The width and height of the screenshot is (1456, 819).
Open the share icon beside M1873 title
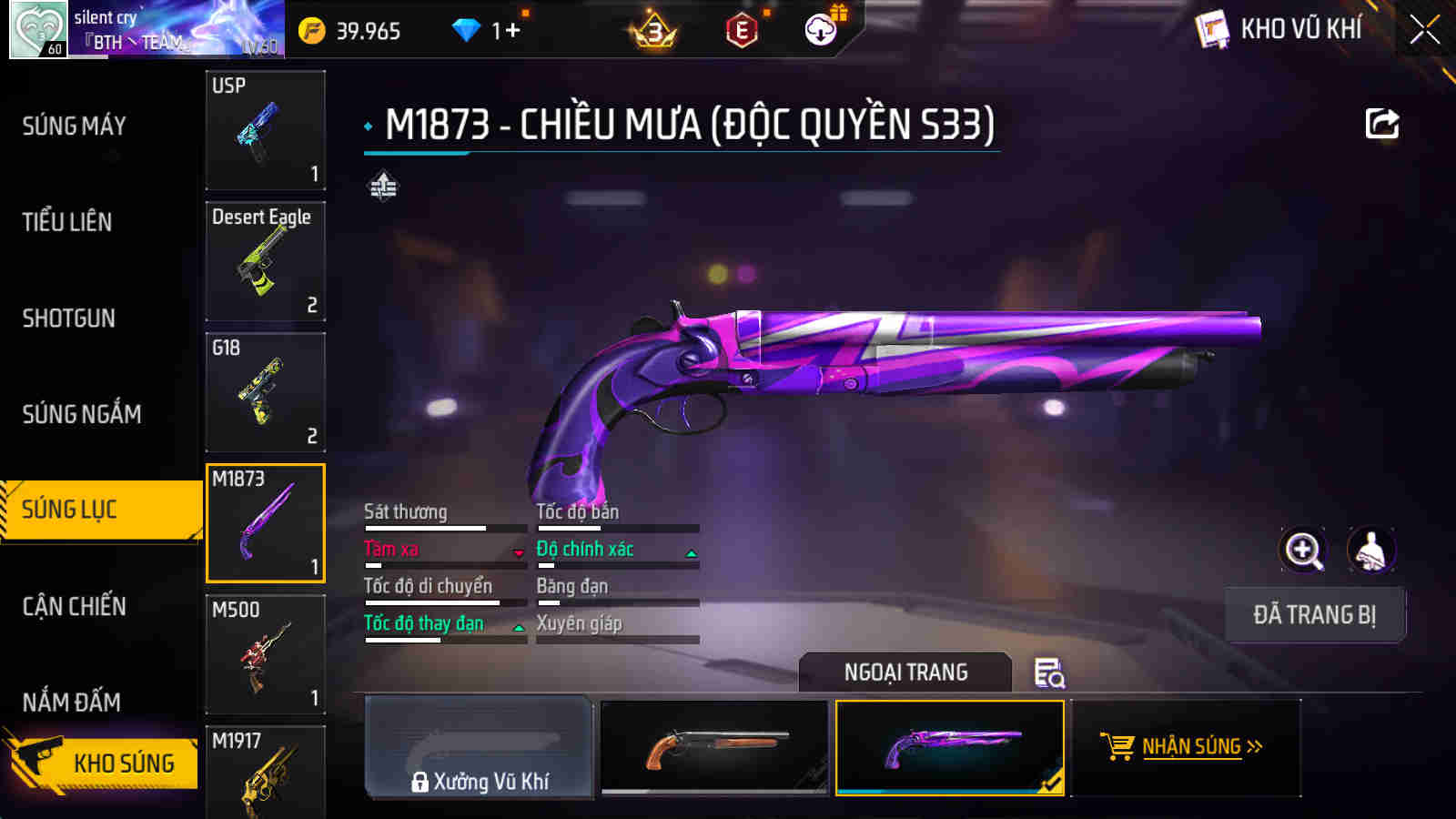pos(1381,123)
